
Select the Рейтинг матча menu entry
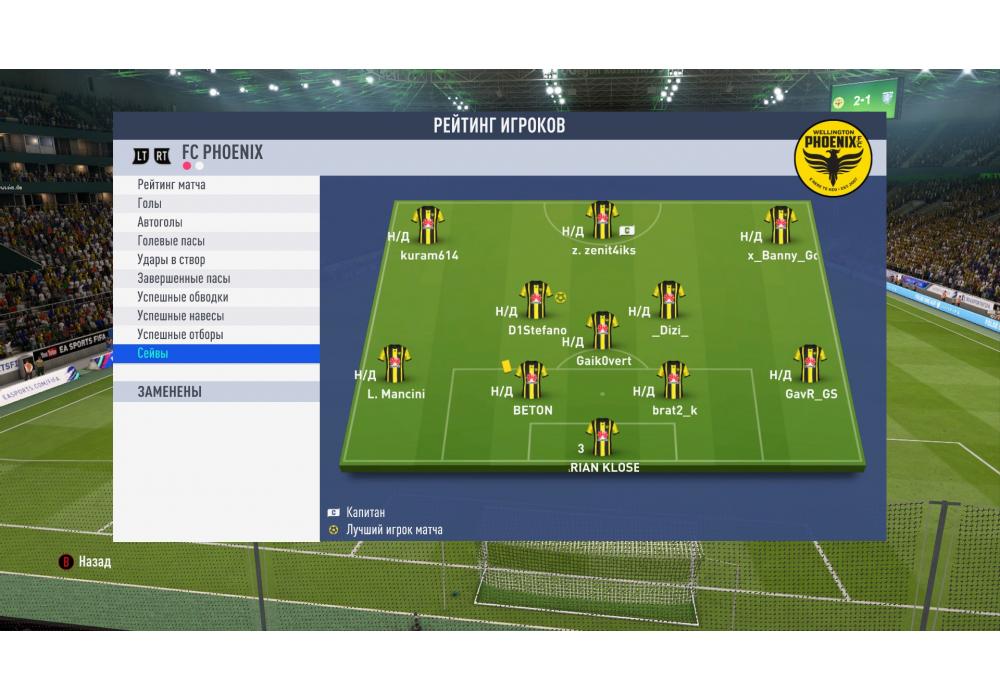173,185
